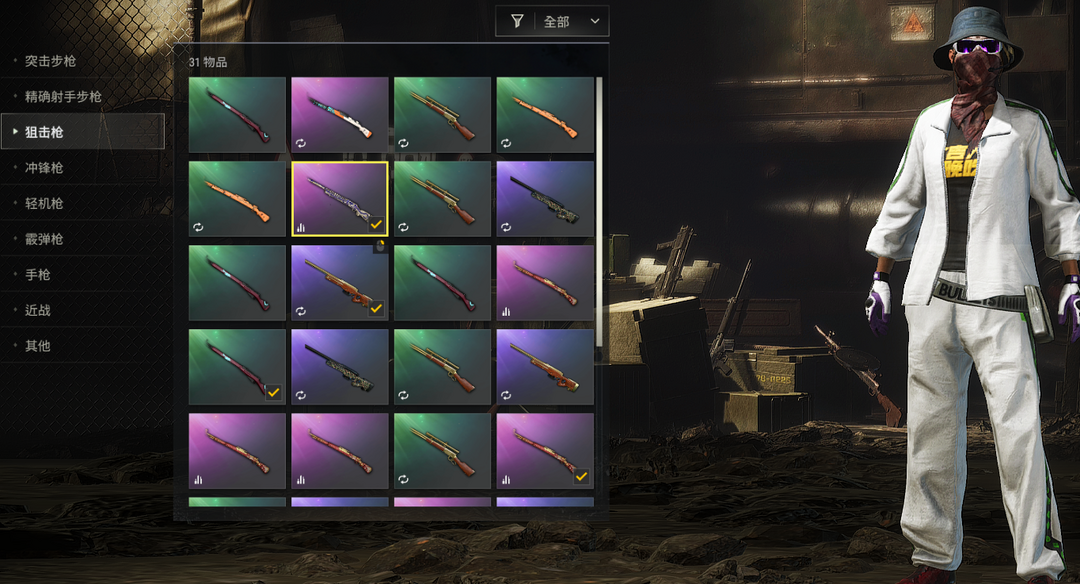The image size is (1080, 584).
Task: Open the 霰弹枪 category
Action: tap(44, 239)
